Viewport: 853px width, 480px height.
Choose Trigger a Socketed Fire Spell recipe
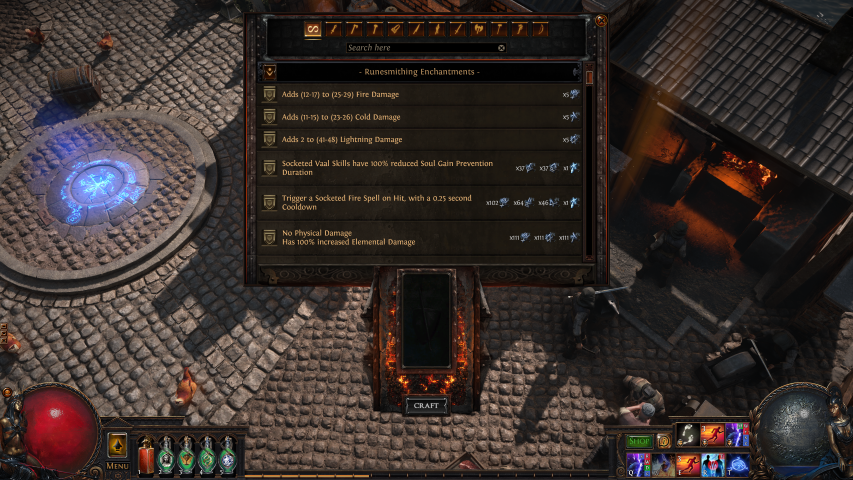[x=420, y=203]
